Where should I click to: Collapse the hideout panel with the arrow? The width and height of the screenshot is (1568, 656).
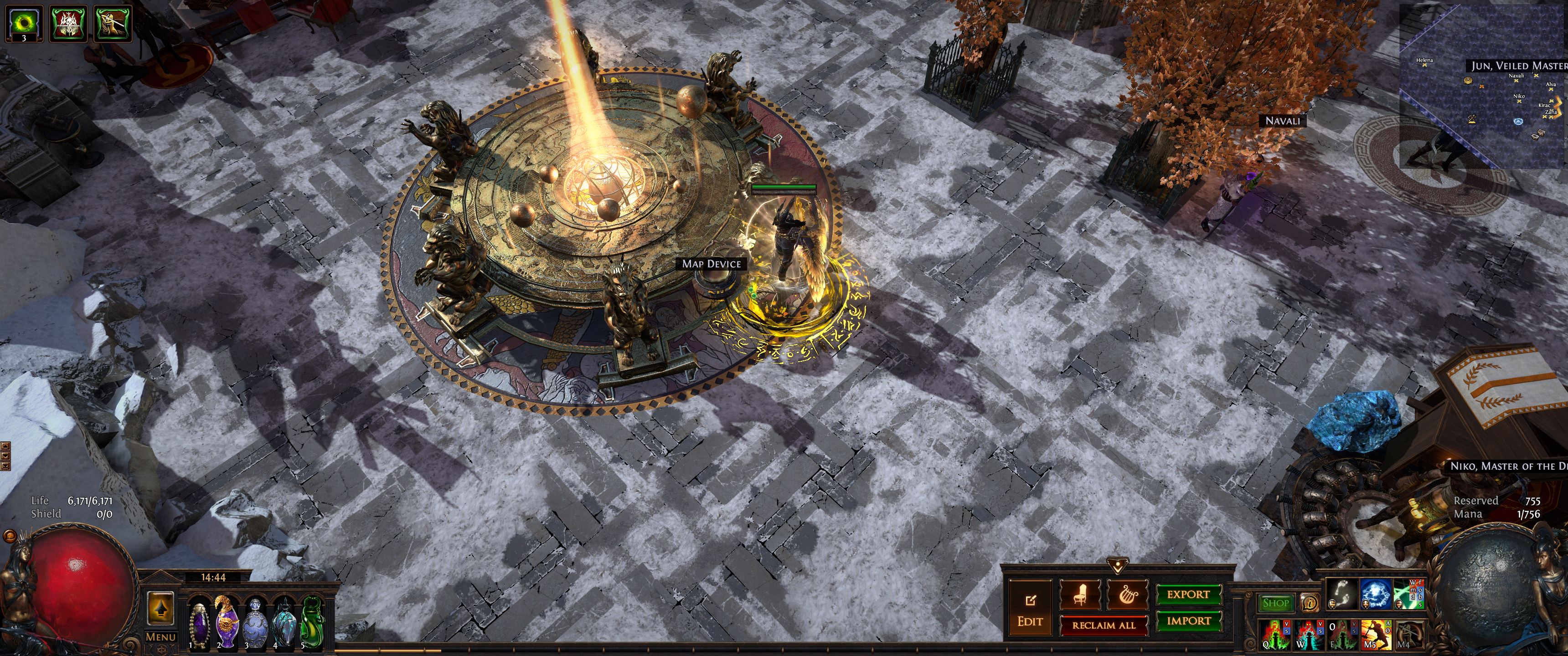coord(1118,567)
